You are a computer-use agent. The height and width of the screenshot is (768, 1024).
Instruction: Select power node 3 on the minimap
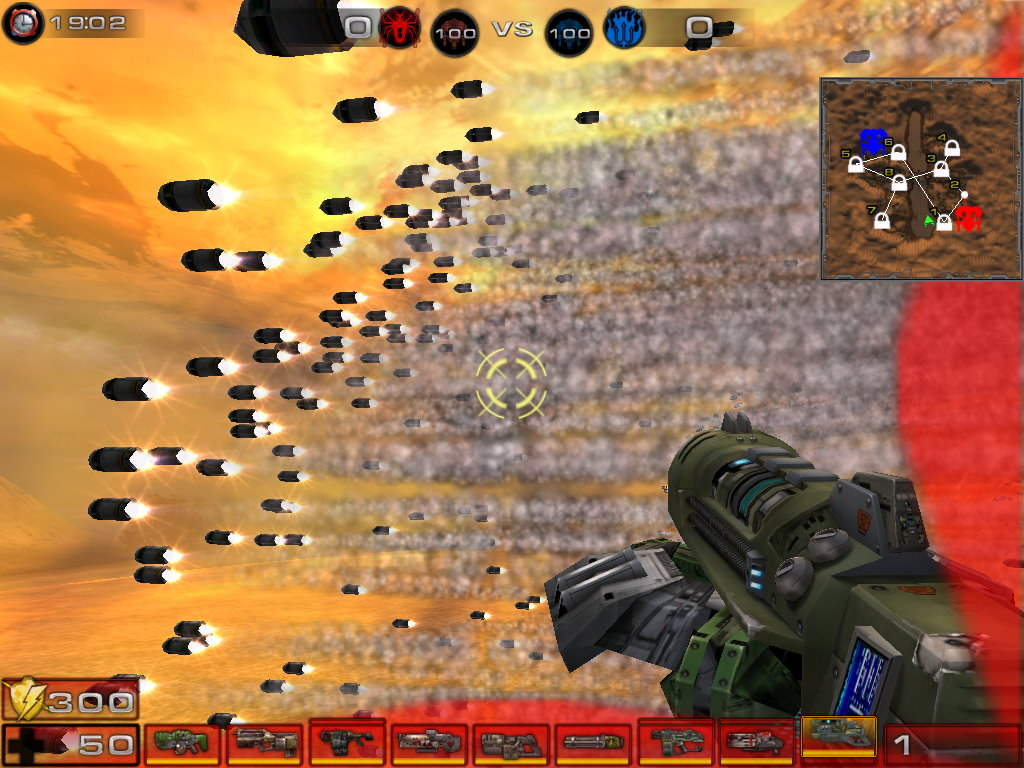pyautogui.click(x=941, y=168)
